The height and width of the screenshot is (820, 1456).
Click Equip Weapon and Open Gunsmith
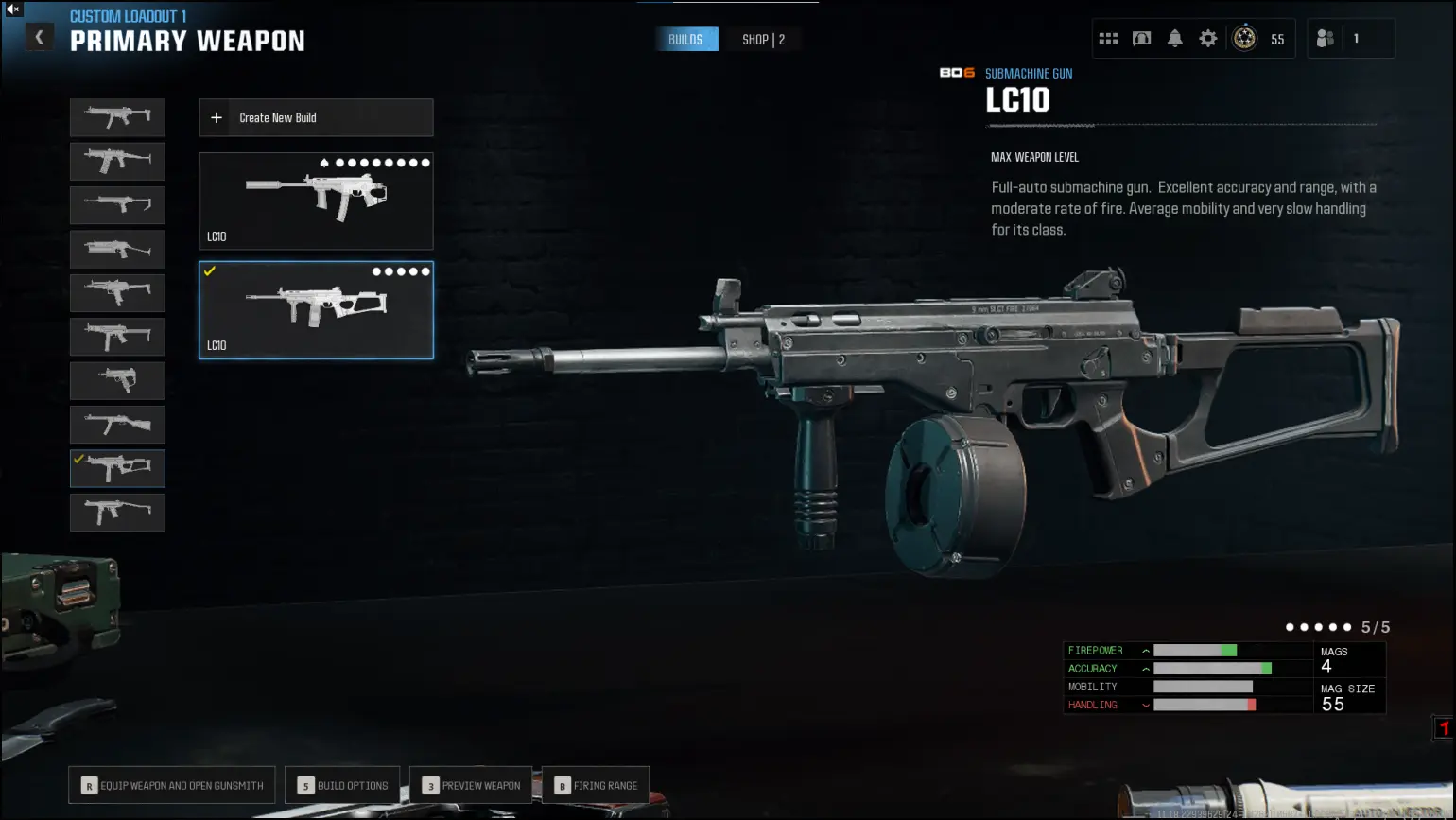click(172, 785)
